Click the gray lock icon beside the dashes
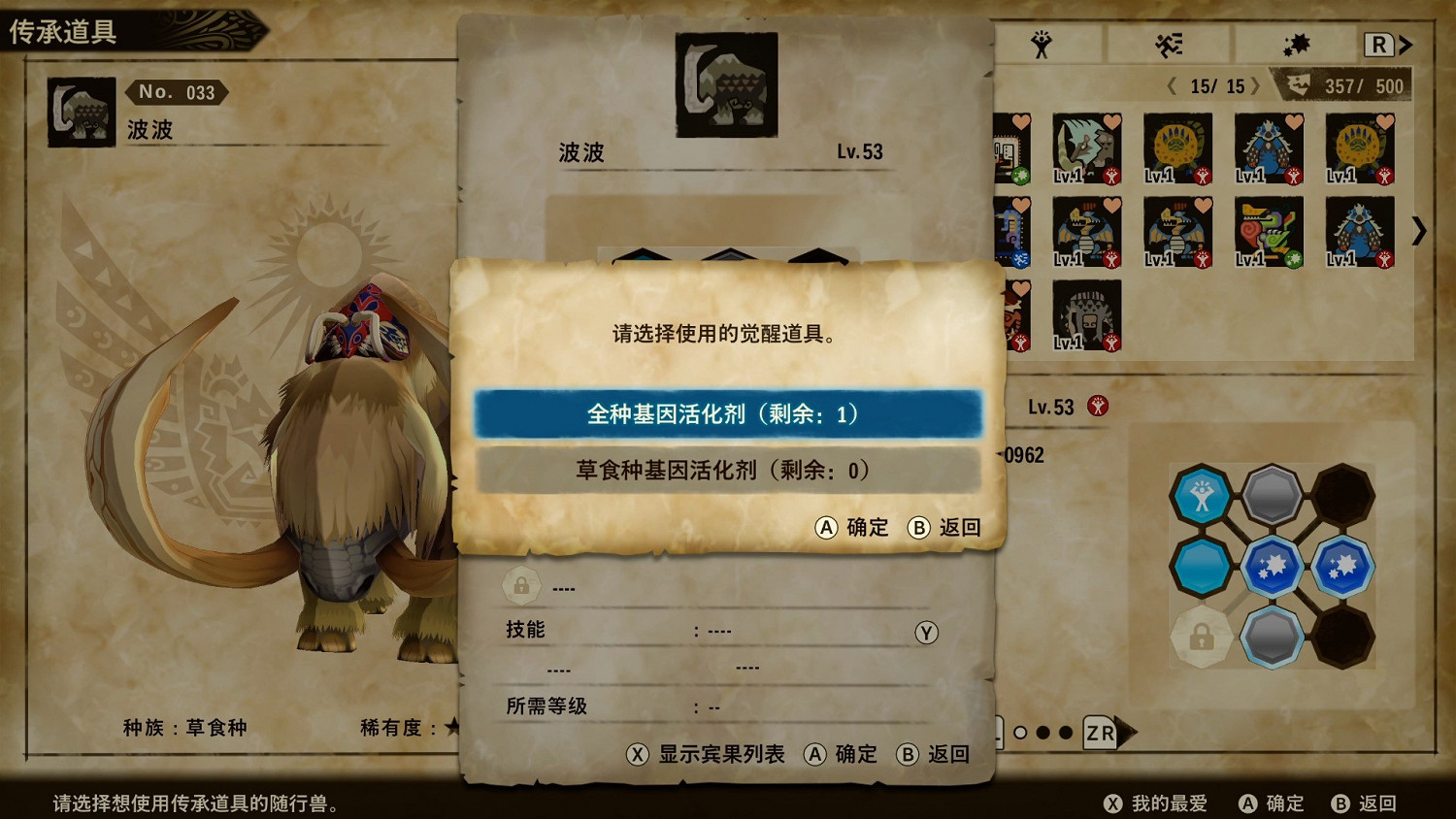The height and width of the screenshot is (819, 1456). pos(521,586)
